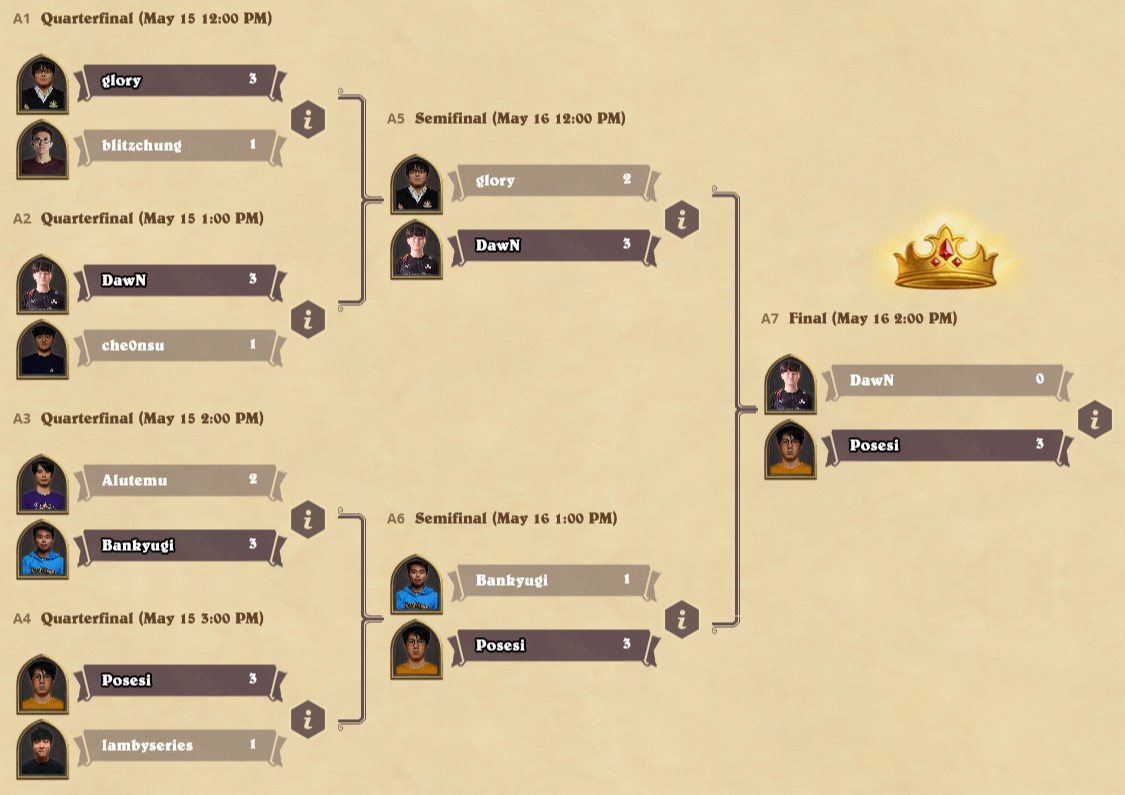This screenshot has width=1125, height=795.
Task: Open details of the A6 semifinal
Action: pos(682,620)
